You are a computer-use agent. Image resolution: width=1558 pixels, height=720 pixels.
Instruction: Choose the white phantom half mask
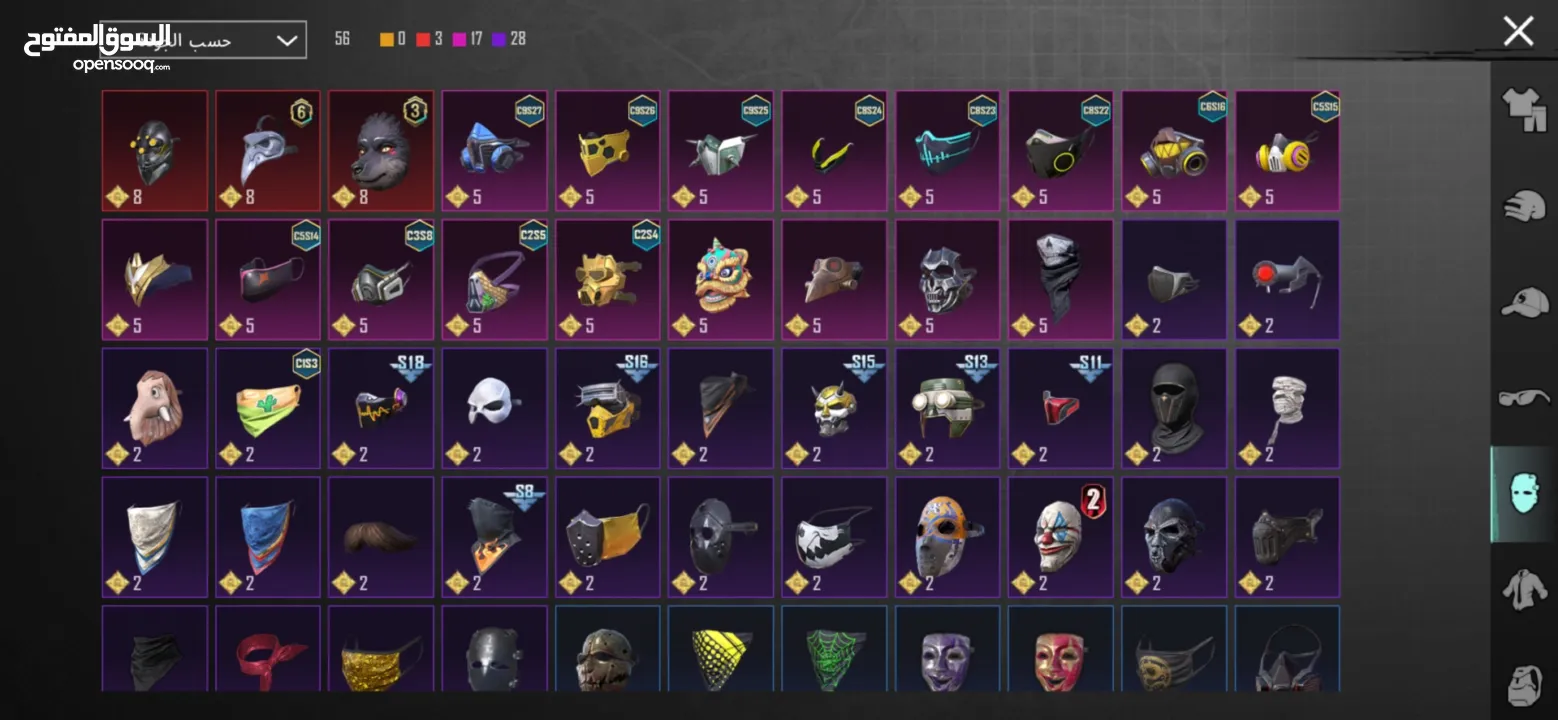pos(494,407)
